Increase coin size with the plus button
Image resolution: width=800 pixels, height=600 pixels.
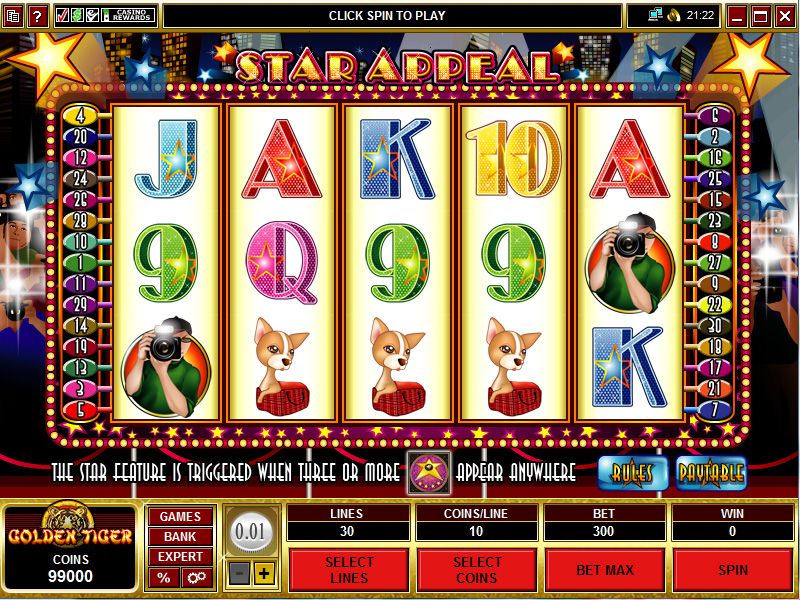pyautogui.click(x=263, y=573)
